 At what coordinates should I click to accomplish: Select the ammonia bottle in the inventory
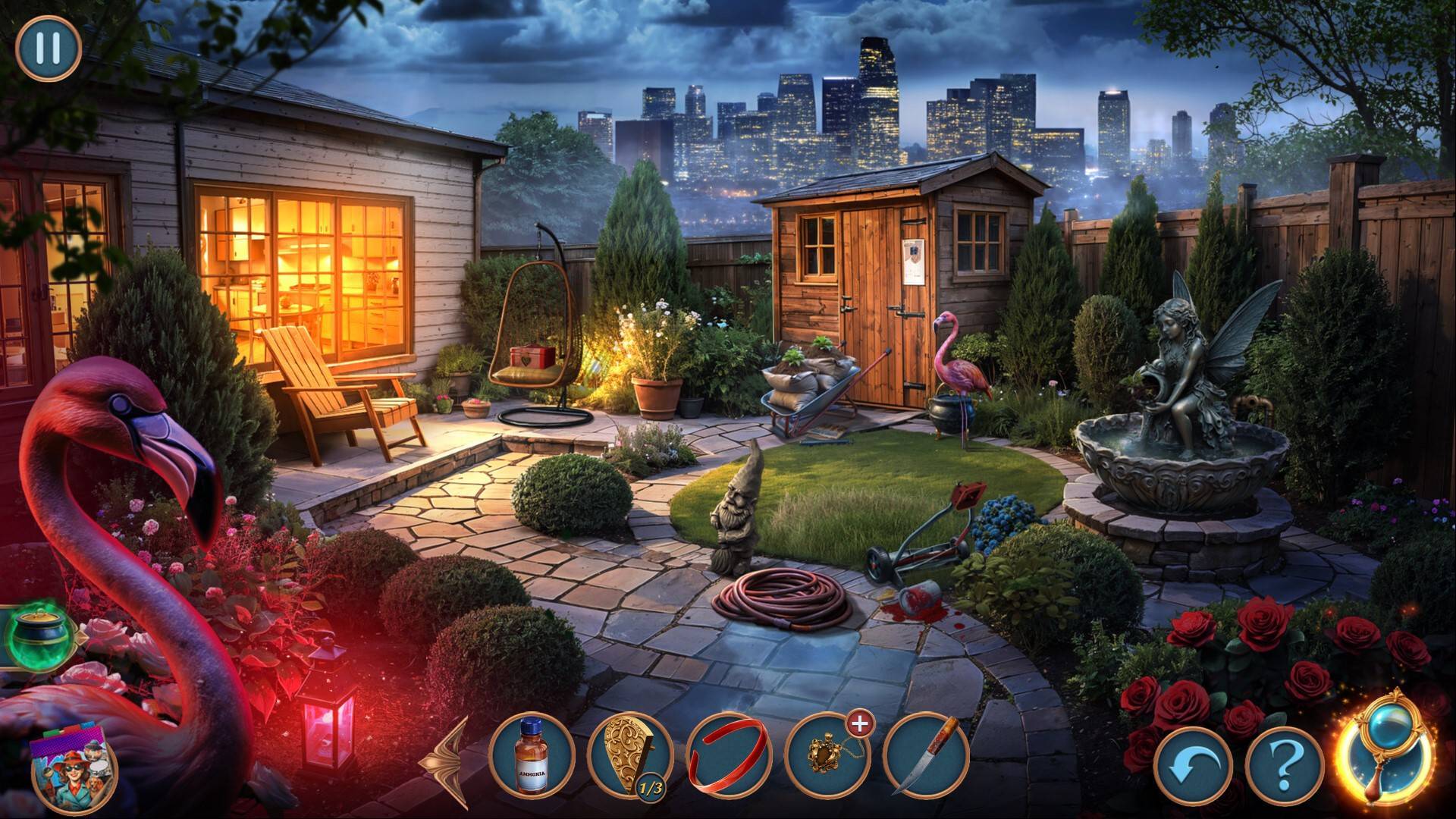pos(531,755)
